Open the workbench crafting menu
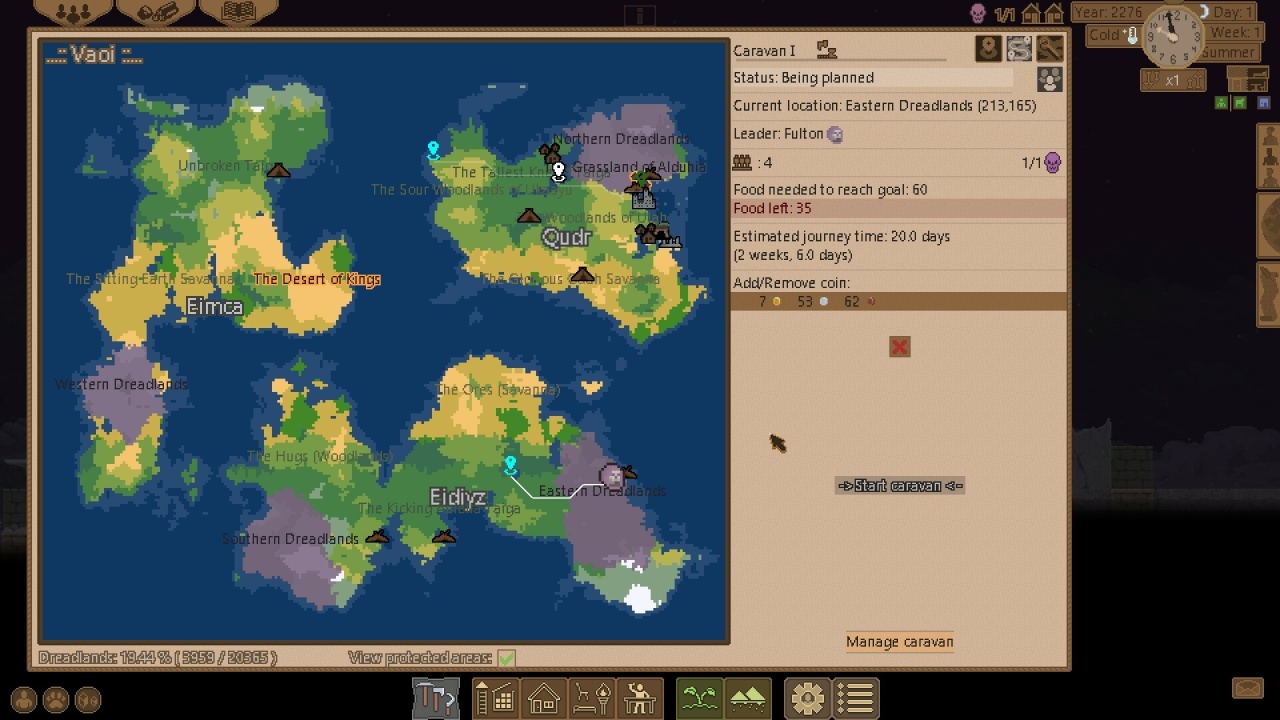This screenshot has width=1280, height=720. coord(640,697)
